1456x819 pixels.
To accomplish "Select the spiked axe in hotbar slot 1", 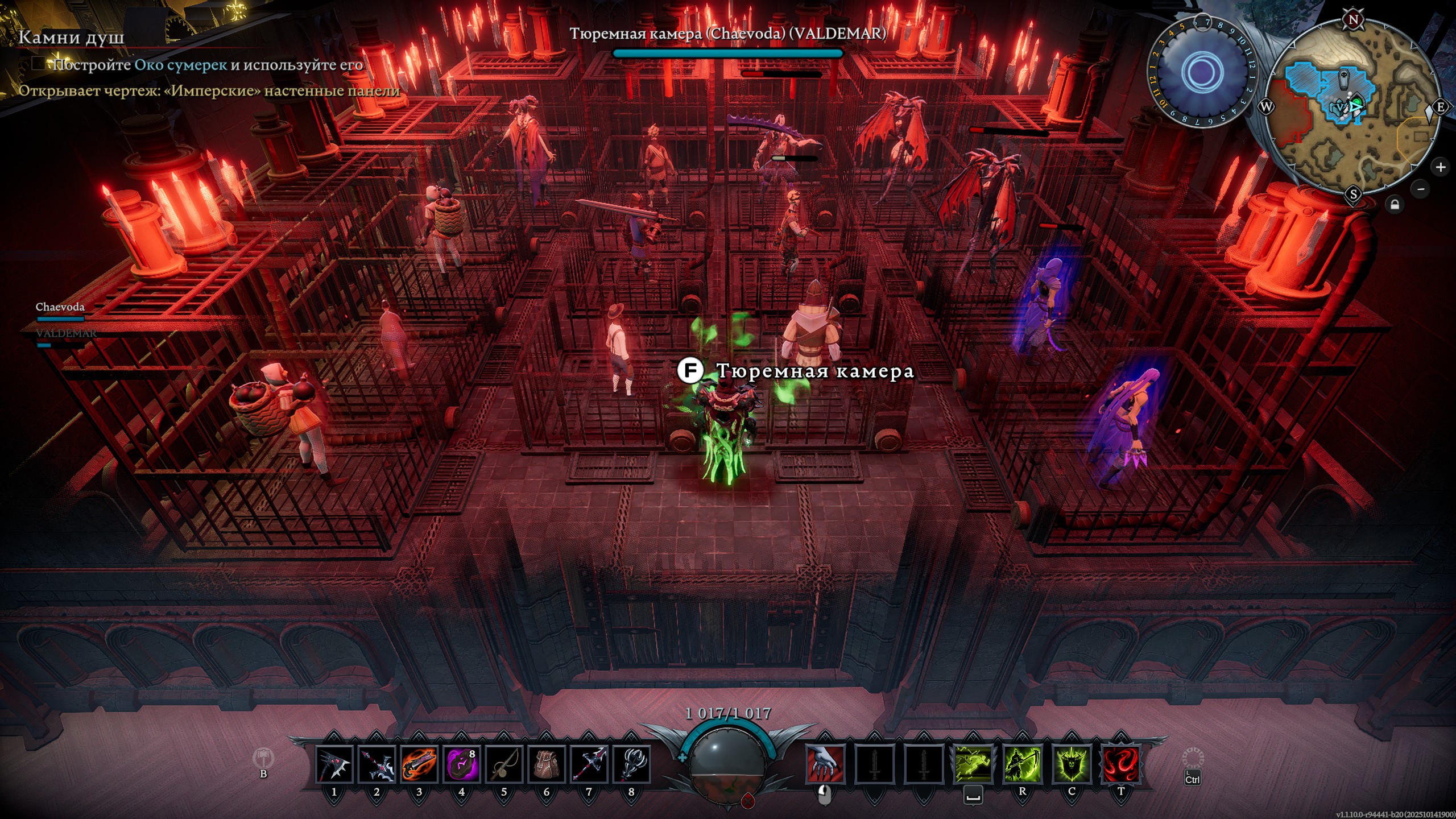I will coord(334,764).
